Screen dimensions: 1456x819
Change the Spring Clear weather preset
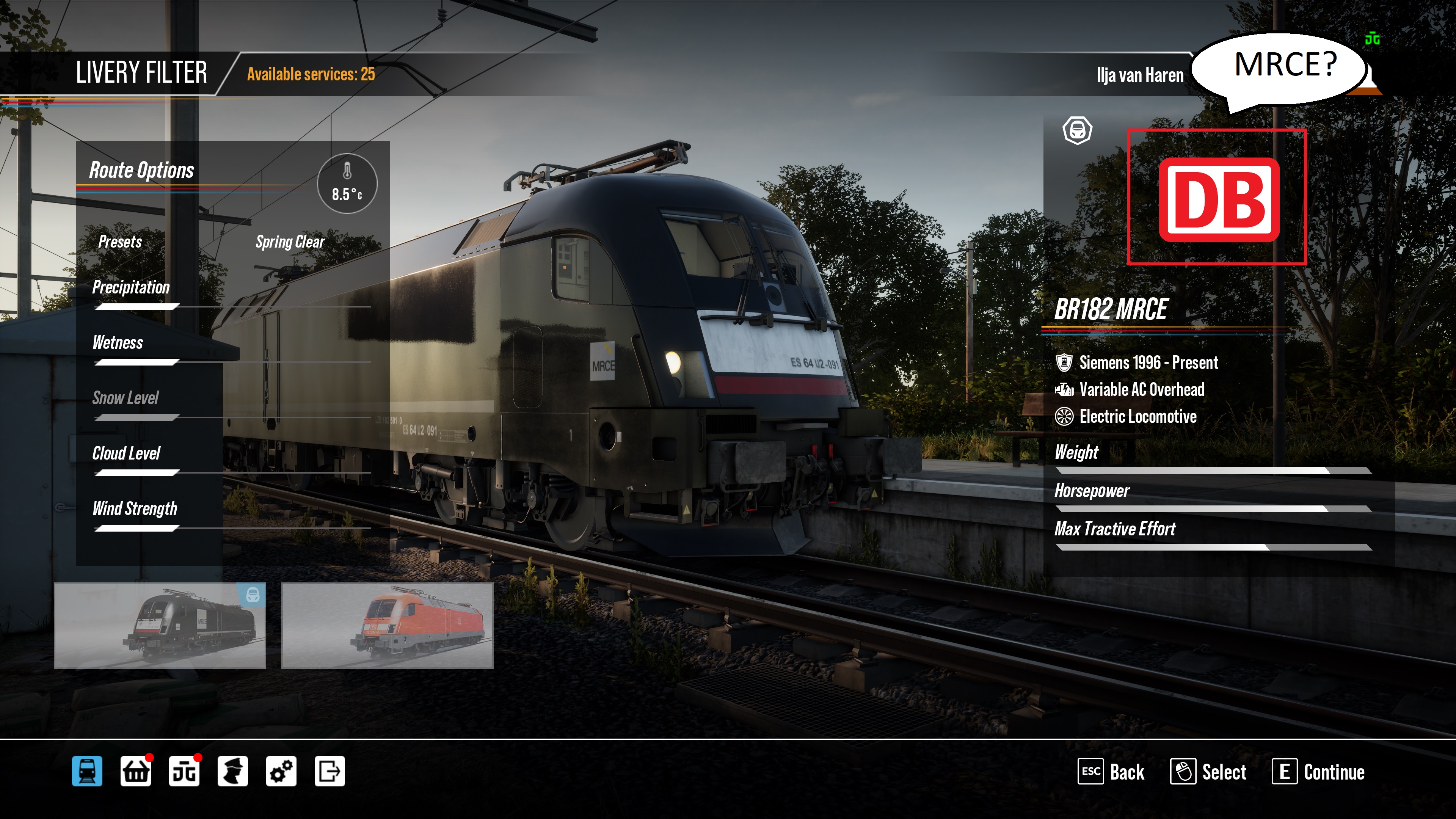pos(290,242)
